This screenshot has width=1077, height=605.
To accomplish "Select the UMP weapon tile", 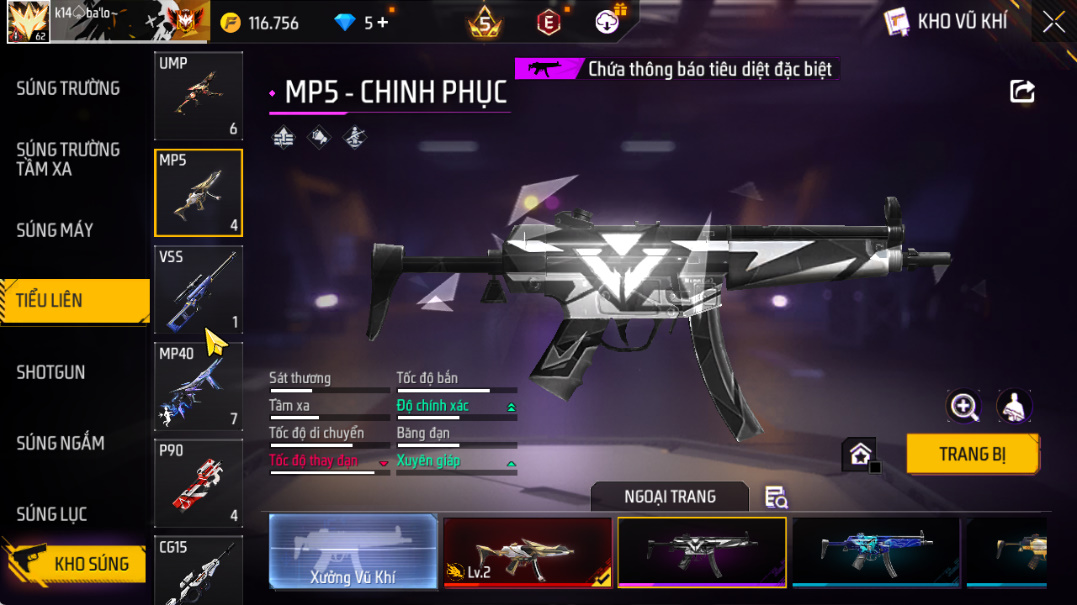I will tap(198, 96).
